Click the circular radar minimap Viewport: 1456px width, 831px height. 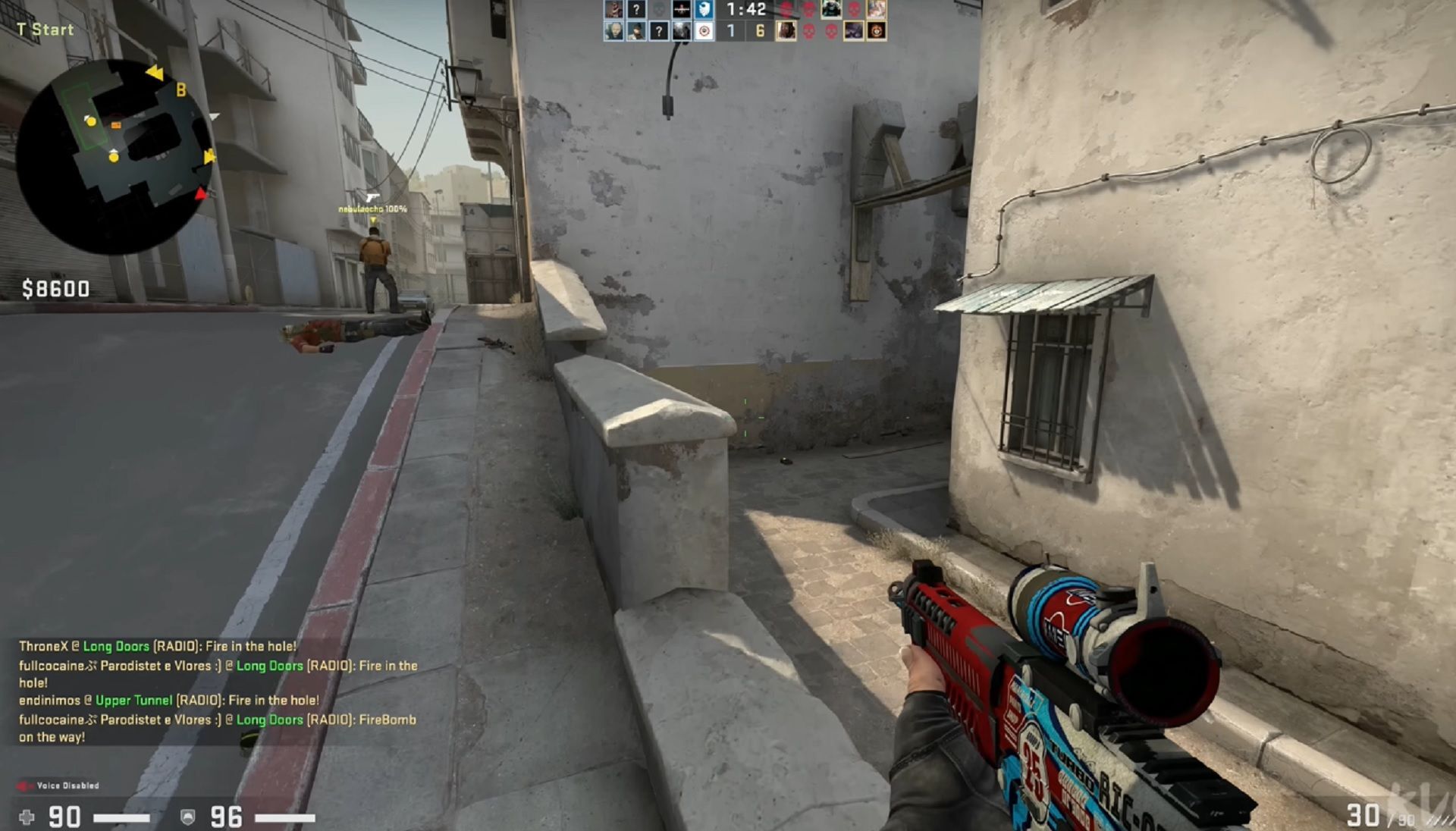click(x=114, y=155)
